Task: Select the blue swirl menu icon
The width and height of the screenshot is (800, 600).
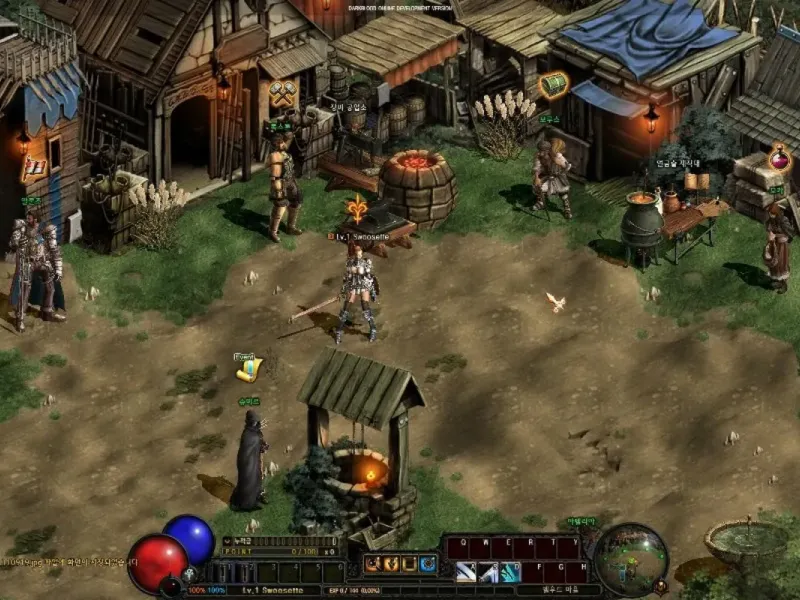Action: point(428,564)
